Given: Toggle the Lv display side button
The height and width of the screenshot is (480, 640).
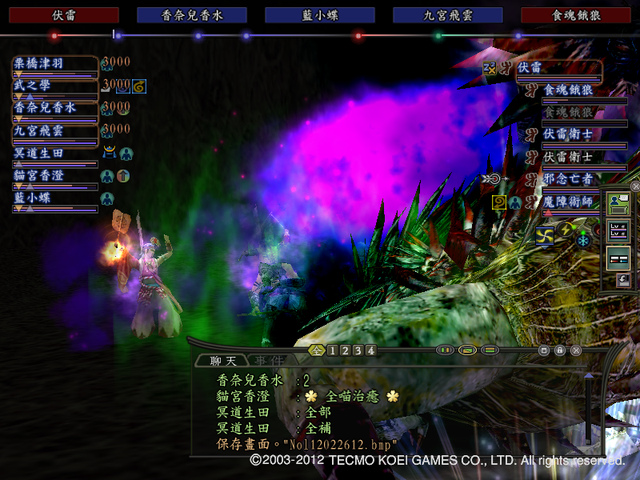Looking at the screenshot, I should (618, 231).
